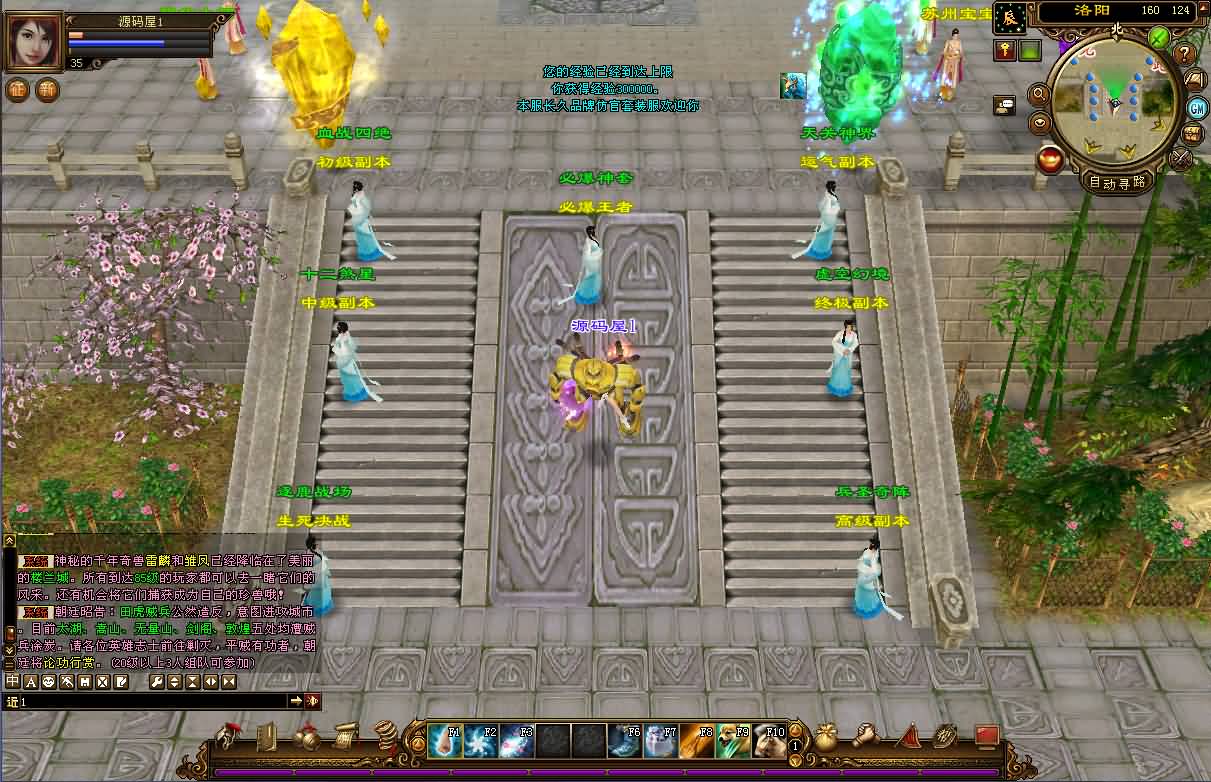Image resolution: width=1211 pixels, height=782 pixels.
Task: Contact support via the GM button
Action: 1196,107
